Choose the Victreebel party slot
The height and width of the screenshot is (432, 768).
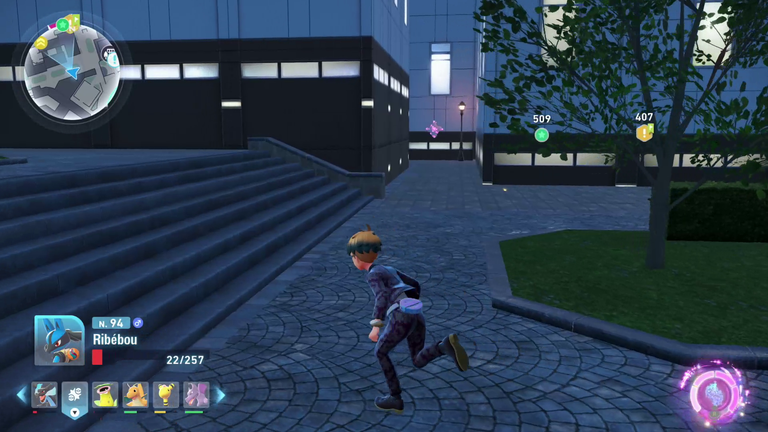point(105,394)
